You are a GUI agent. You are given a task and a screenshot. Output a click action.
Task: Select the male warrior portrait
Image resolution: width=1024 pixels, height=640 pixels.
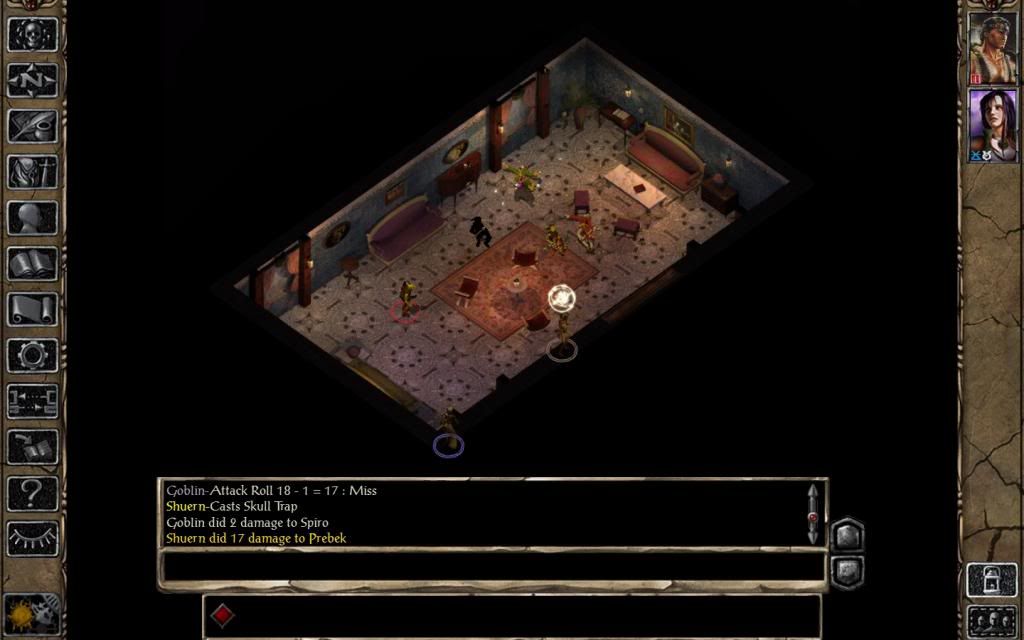(x=992, y=48)
